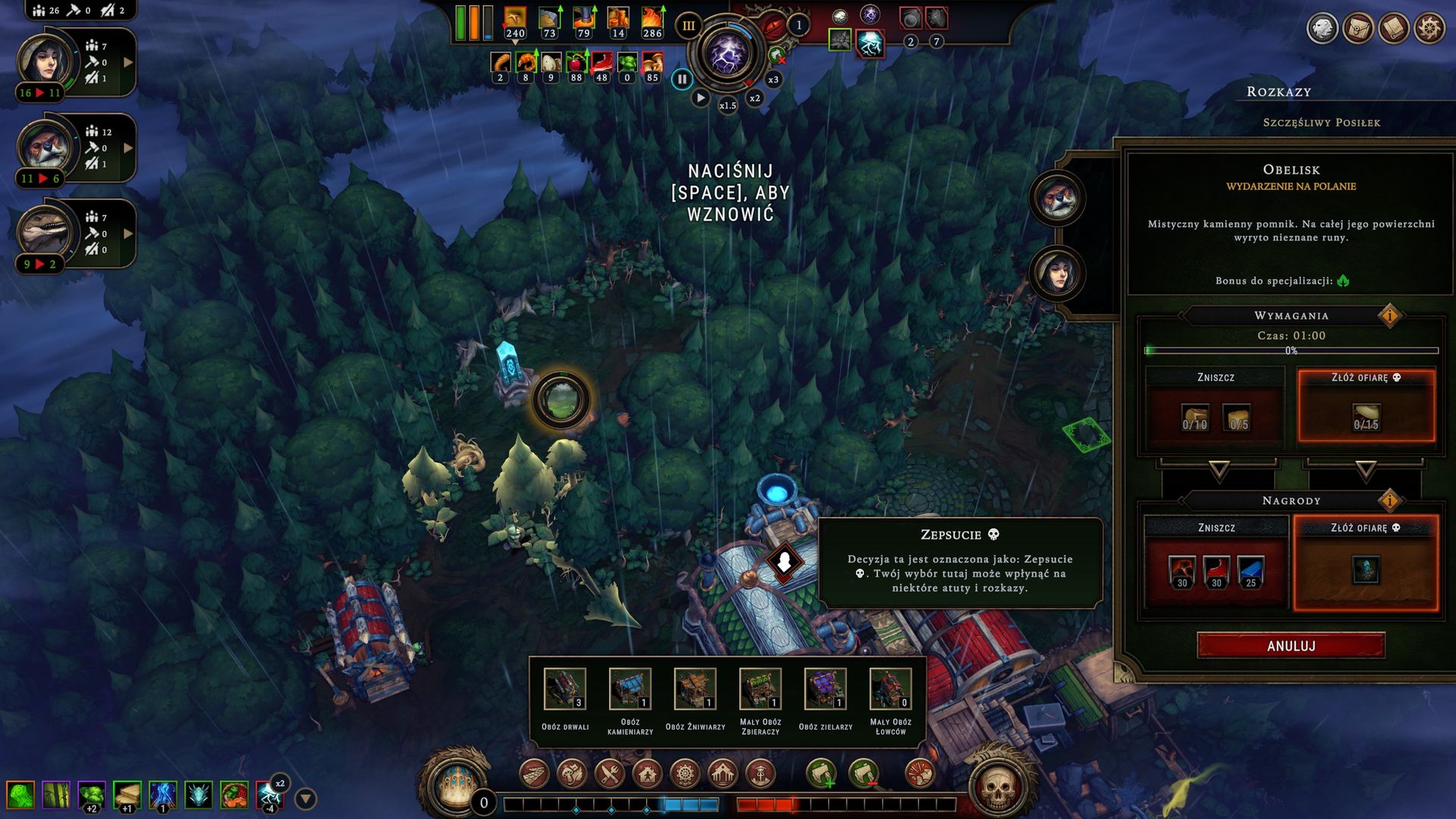This screenshot has width=1456, height=819.
Task: Toggle the game pause button
Action: point(682,79)
